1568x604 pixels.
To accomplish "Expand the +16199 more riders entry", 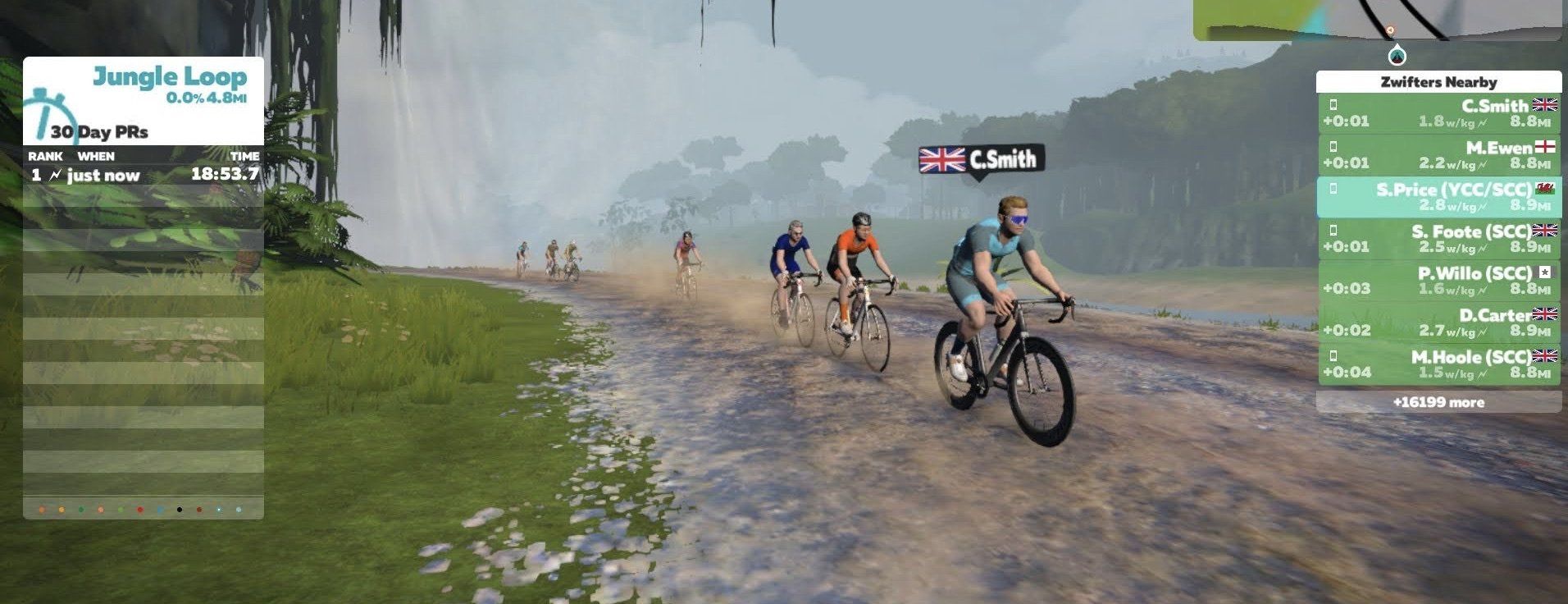I will [1438, 402].
